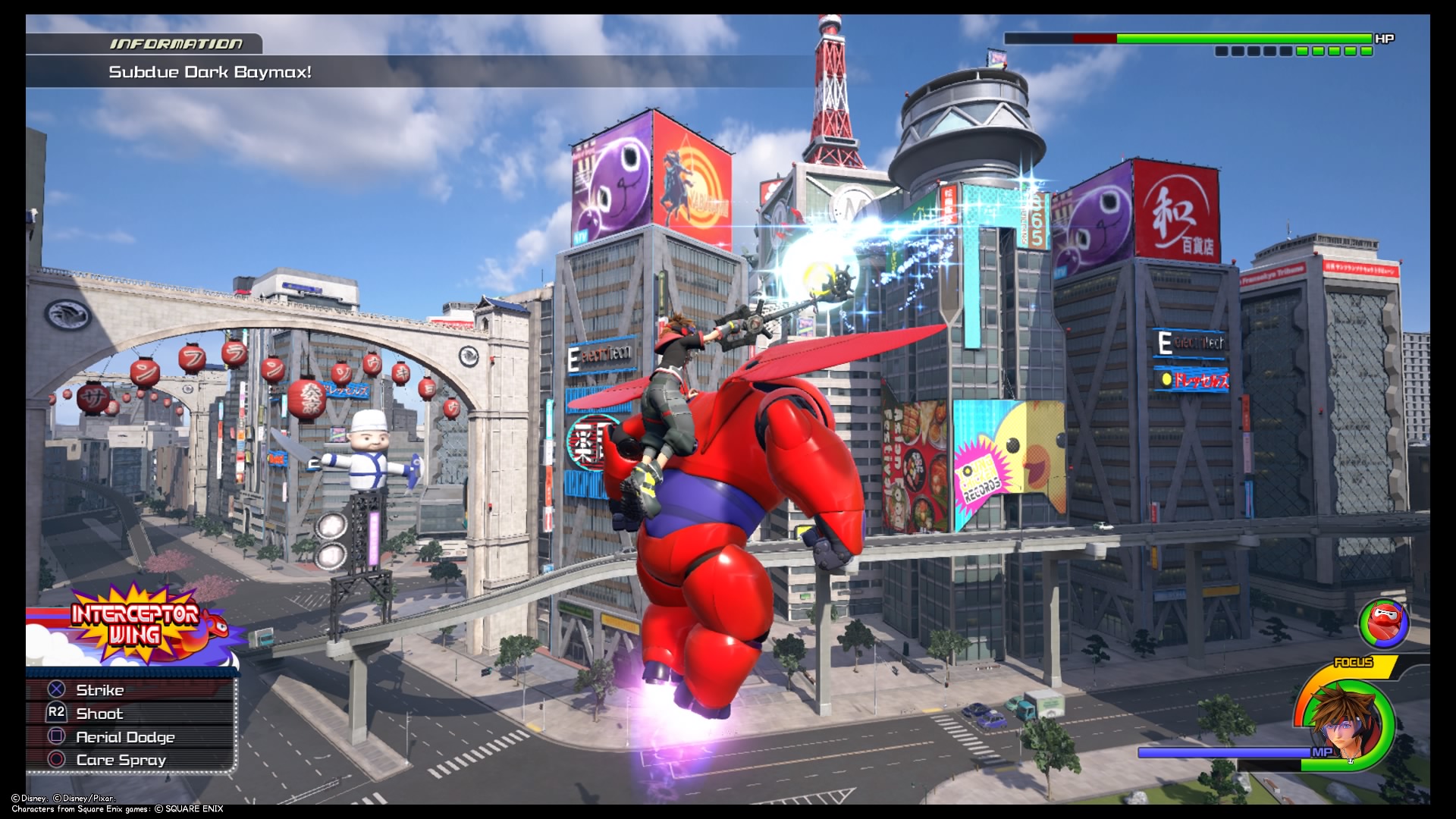This screenshot has width=1456, height=819.
Task: Select the Strike entry in the command menu
Action: 99,690
